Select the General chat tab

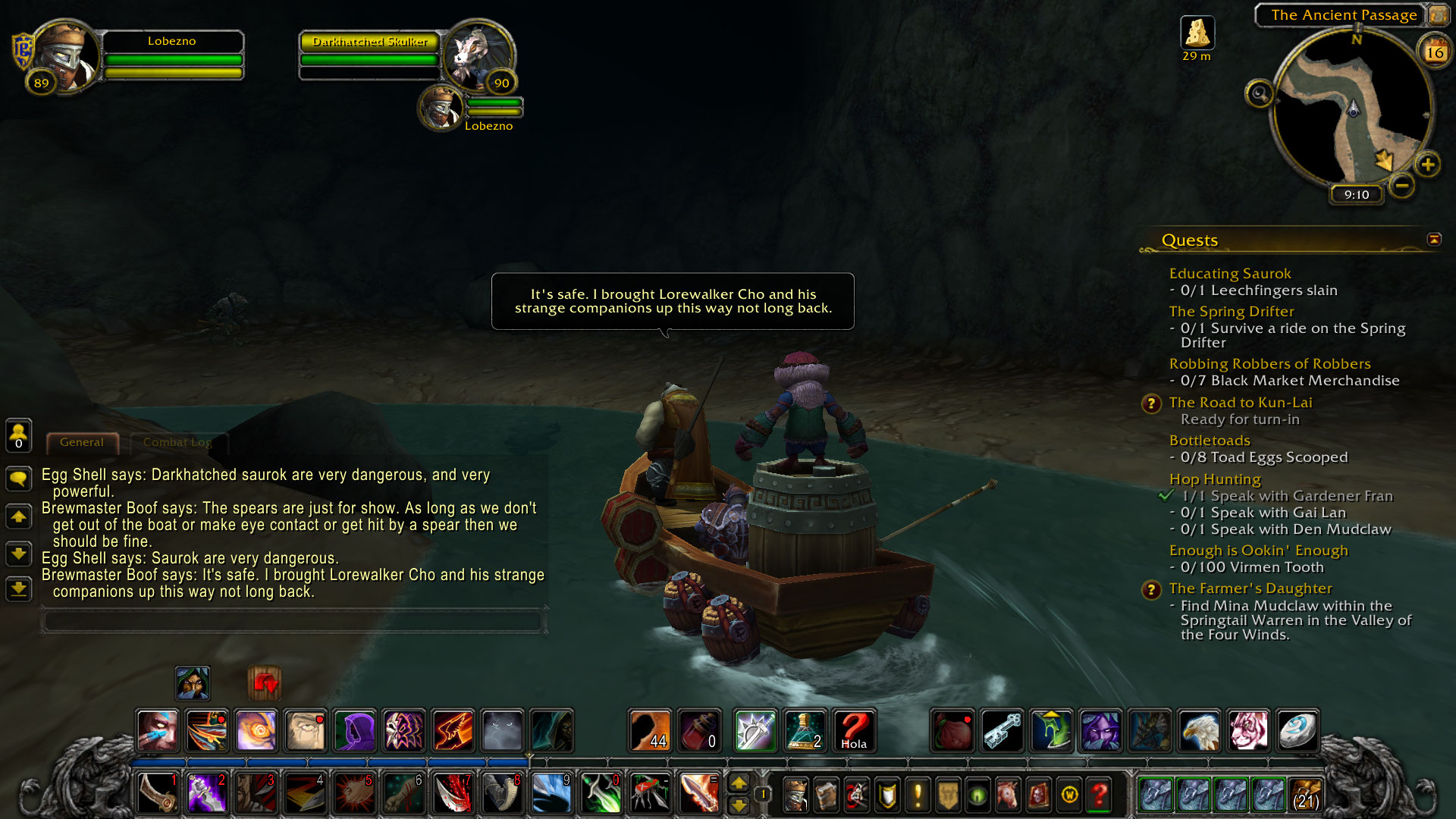pos(82,442)
